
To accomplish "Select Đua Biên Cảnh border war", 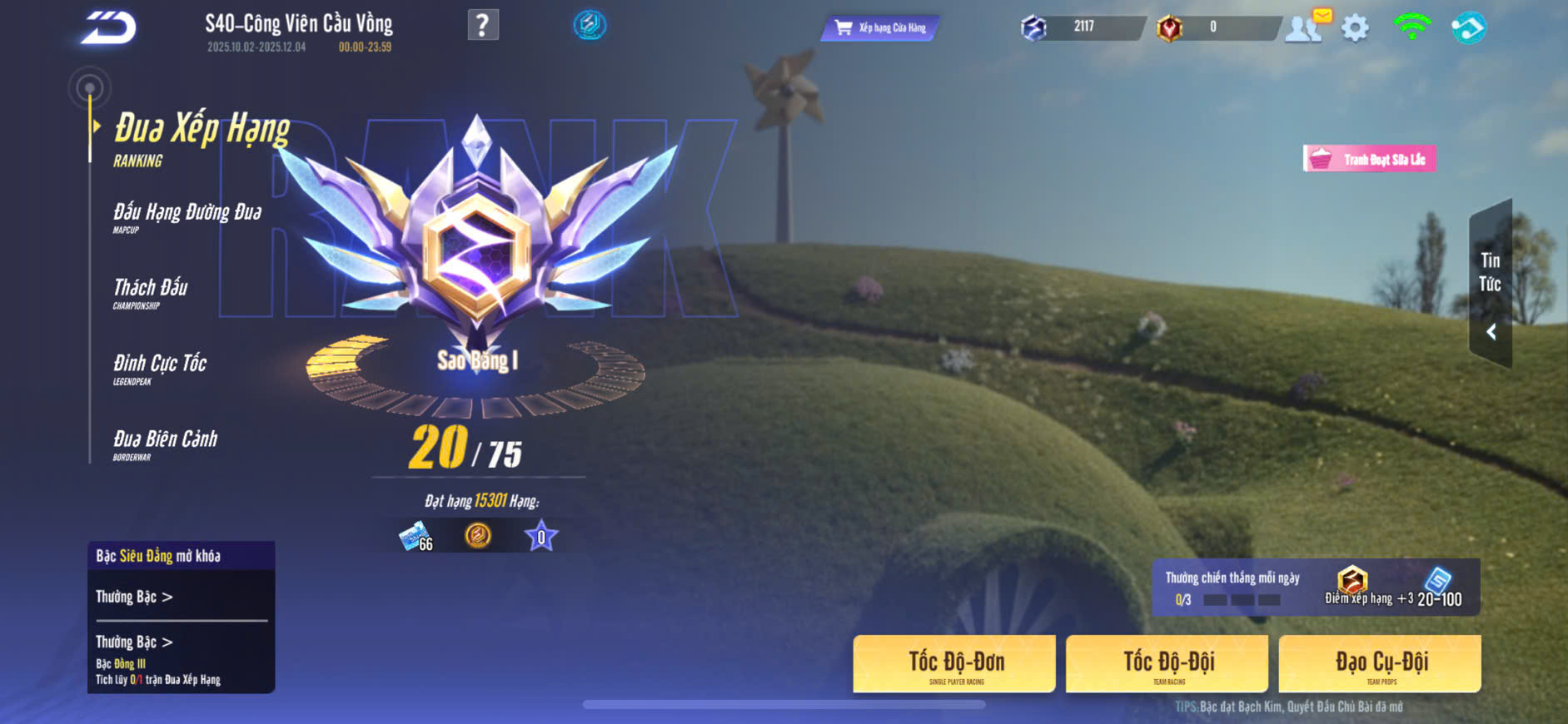I will click(x=165, y=444).
